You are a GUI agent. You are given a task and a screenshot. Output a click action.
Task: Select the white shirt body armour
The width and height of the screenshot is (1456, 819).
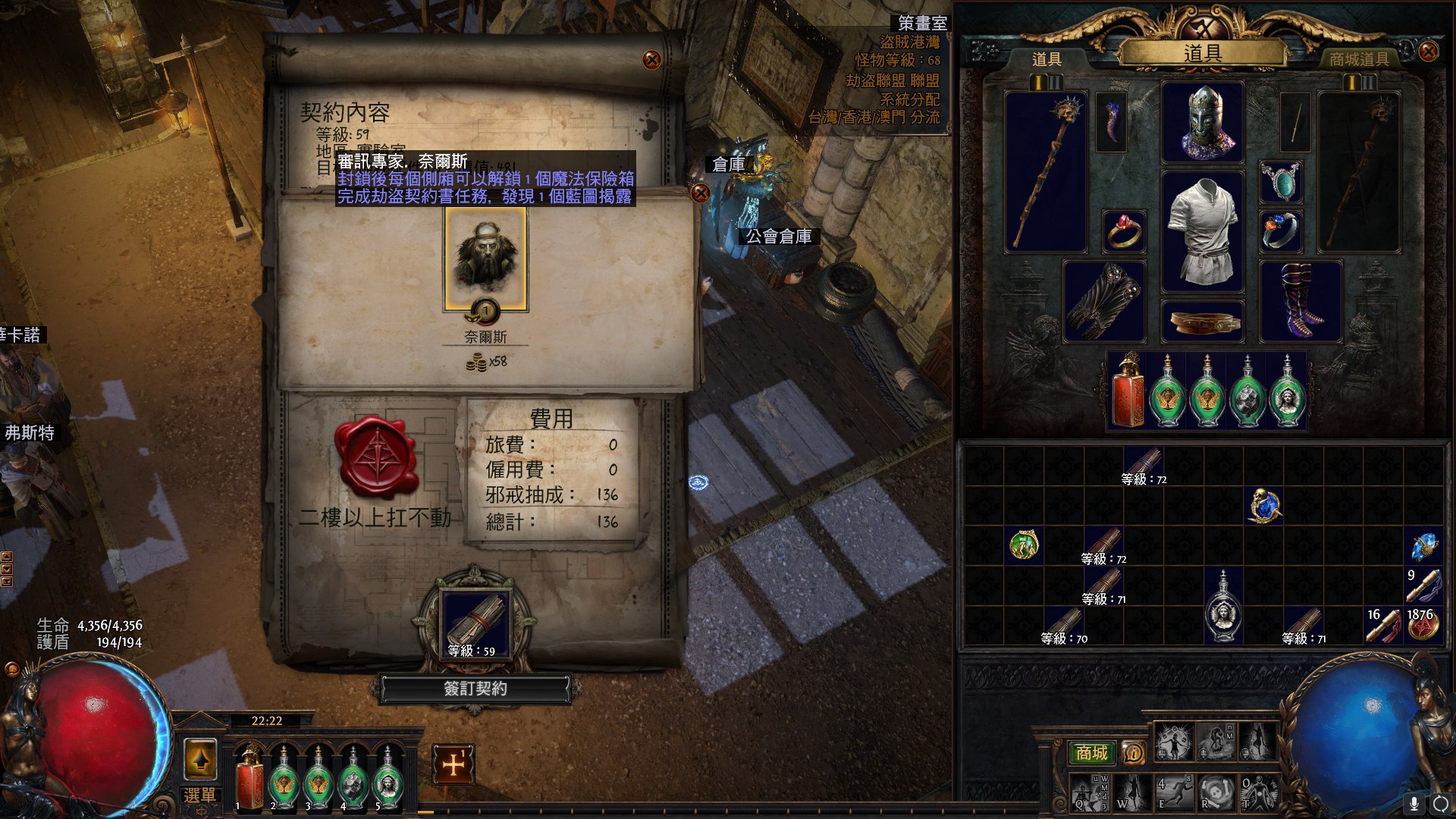[1203, 231]
